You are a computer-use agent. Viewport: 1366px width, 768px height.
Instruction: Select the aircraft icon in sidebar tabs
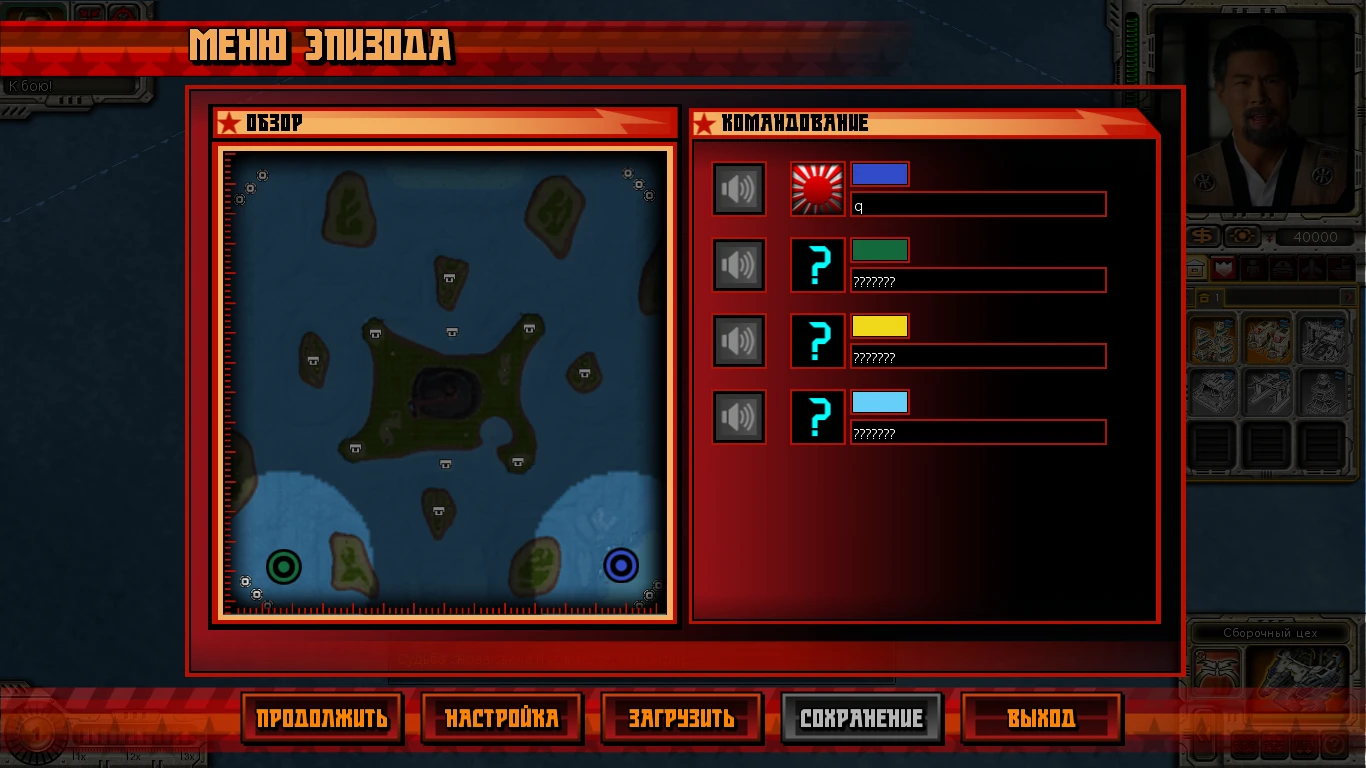1312,268
